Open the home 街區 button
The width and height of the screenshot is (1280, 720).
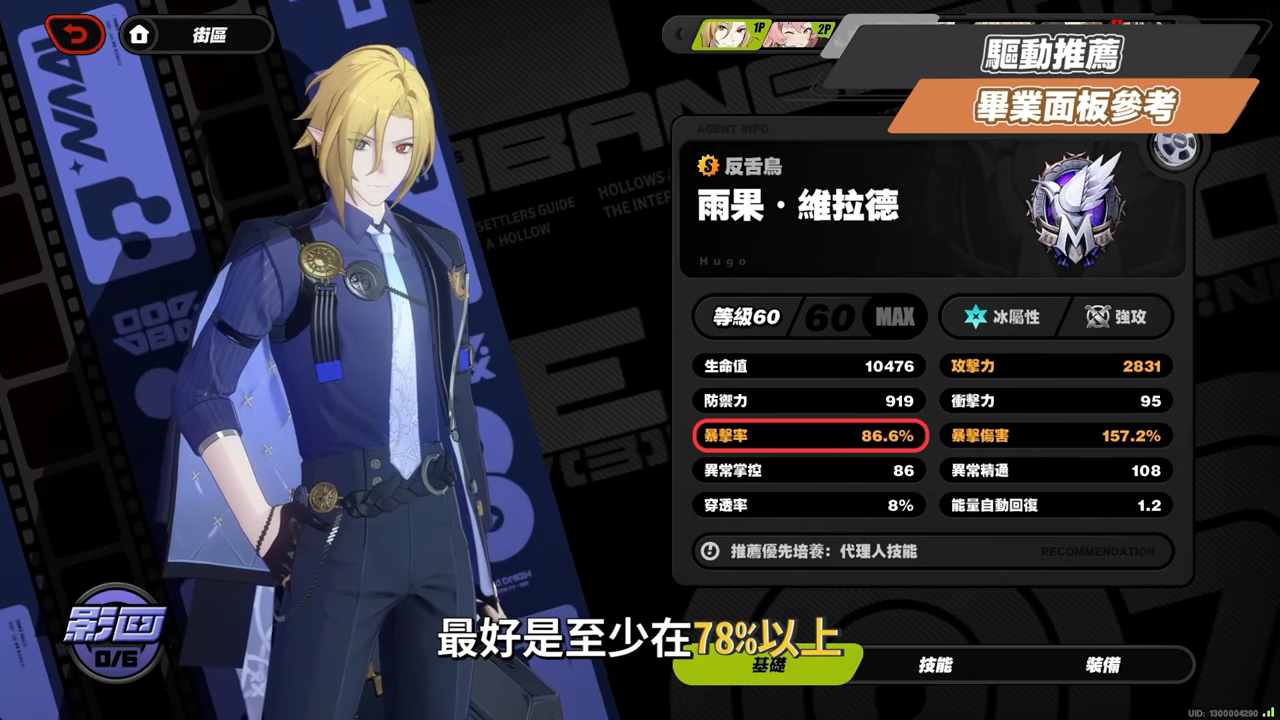coord(196,35)
